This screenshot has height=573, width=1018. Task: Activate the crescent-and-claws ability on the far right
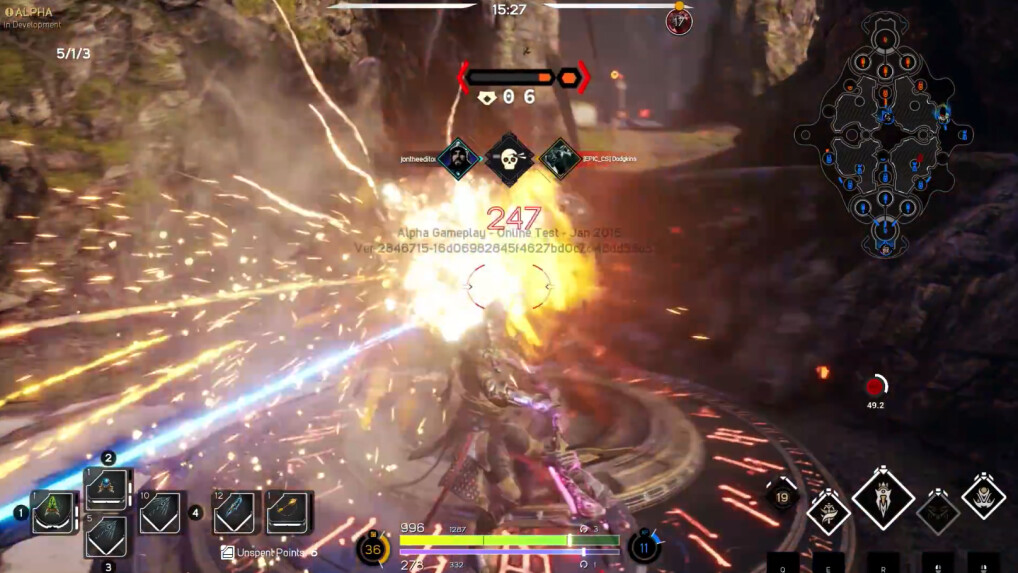[984, 496]
